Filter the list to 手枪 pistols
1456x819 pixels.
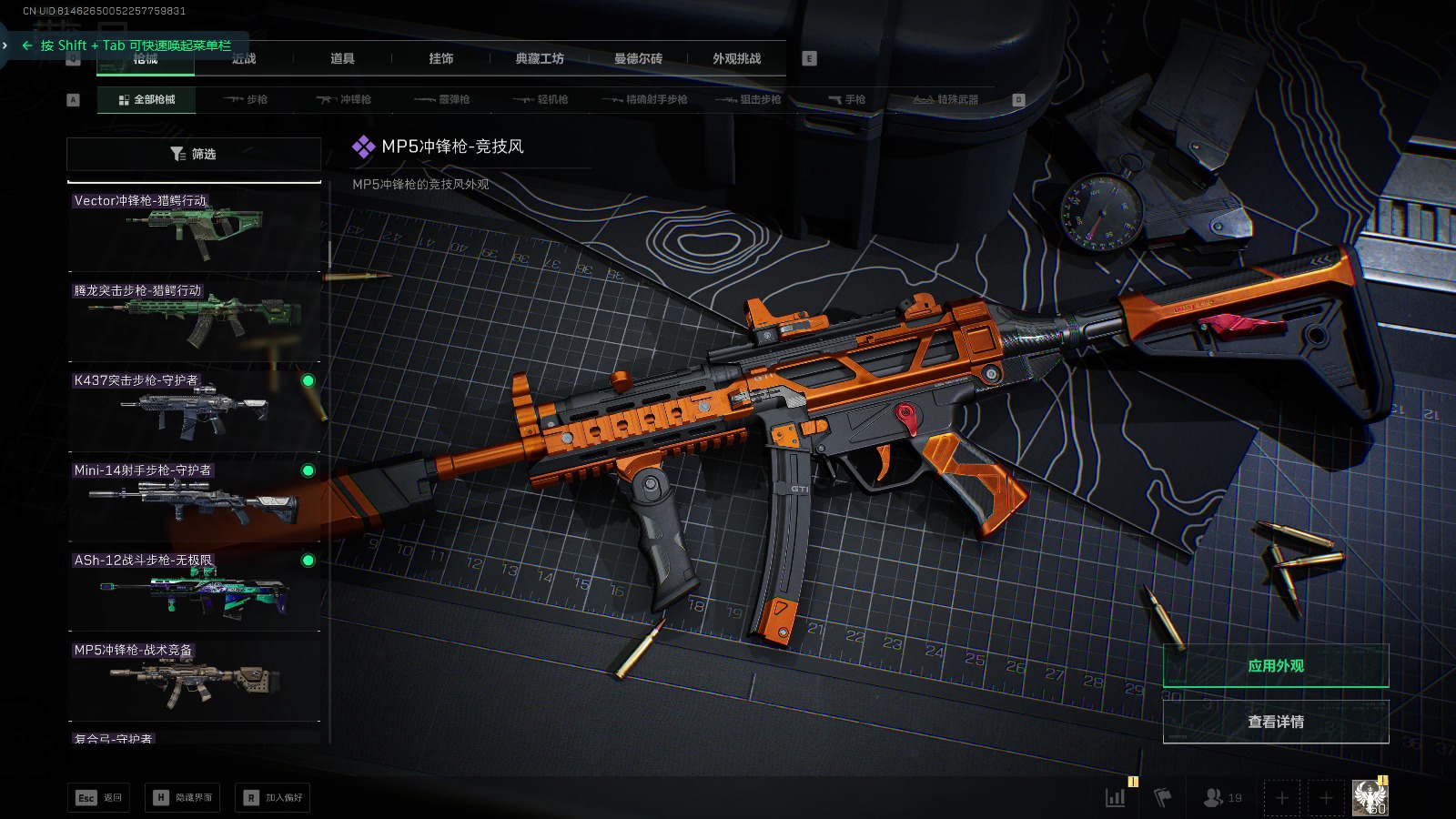(847, 99)
